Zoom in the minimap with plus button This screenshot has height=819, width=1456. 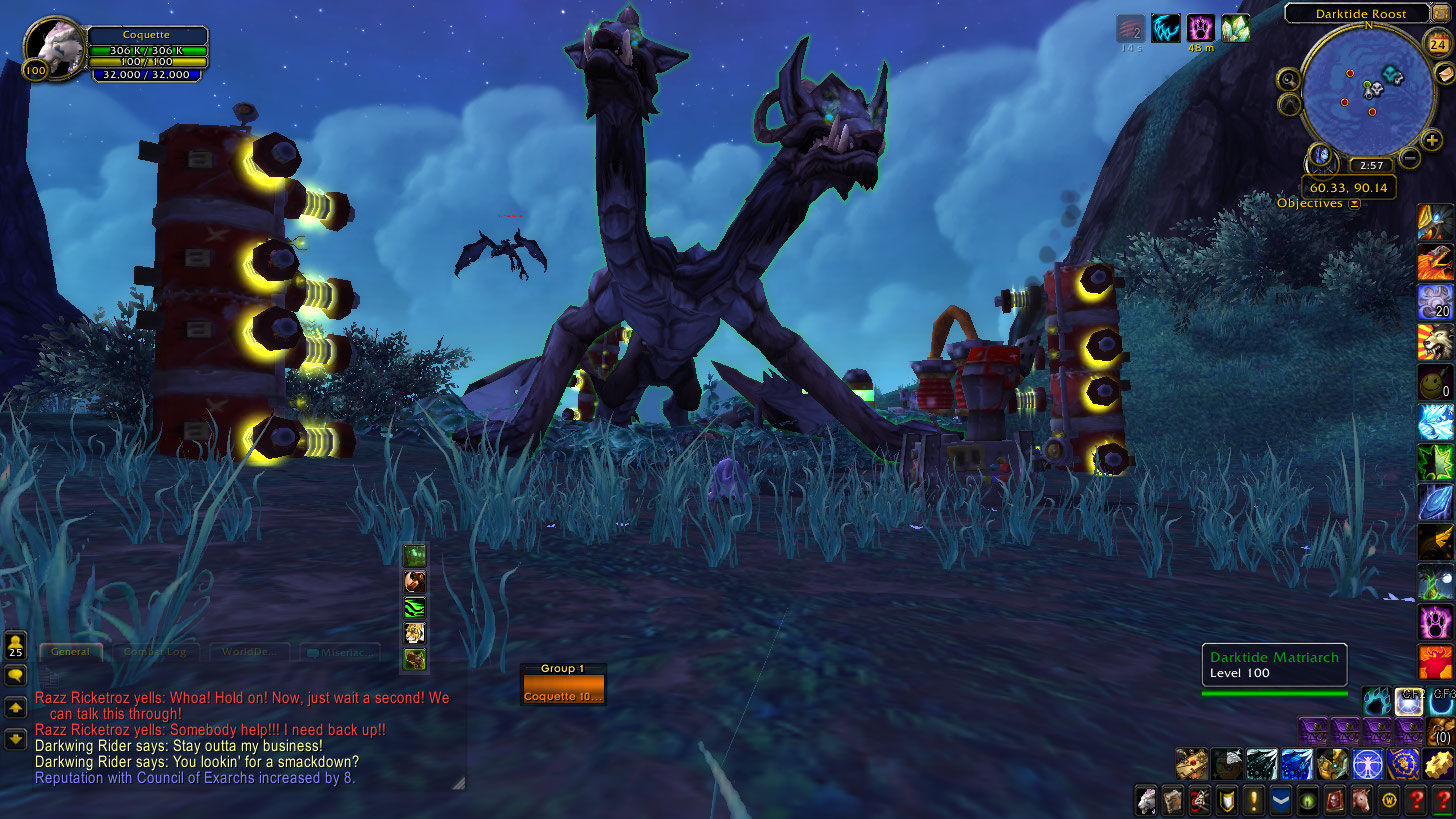coord(1432,141)
